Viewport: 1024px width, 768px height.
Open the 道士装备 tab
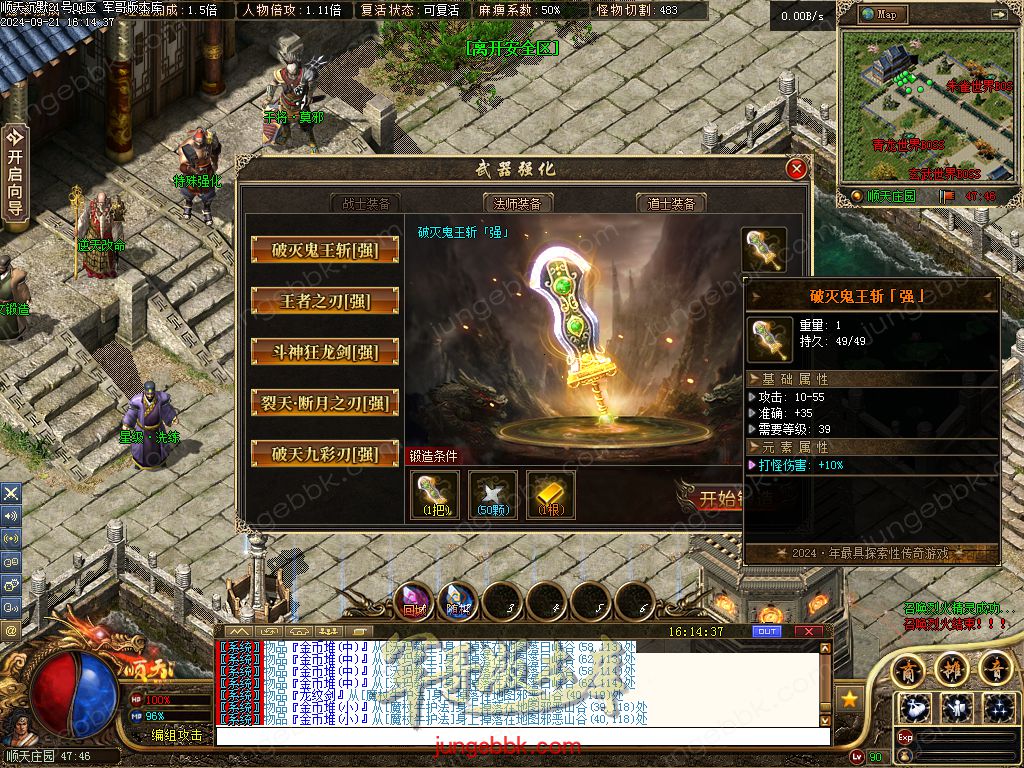tap(671, 203)
